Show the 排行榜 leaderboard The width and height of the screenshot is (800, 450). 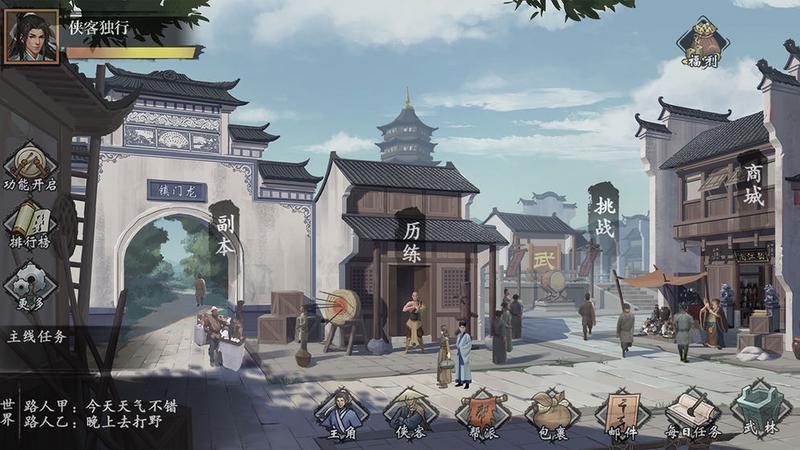[30, 227]
